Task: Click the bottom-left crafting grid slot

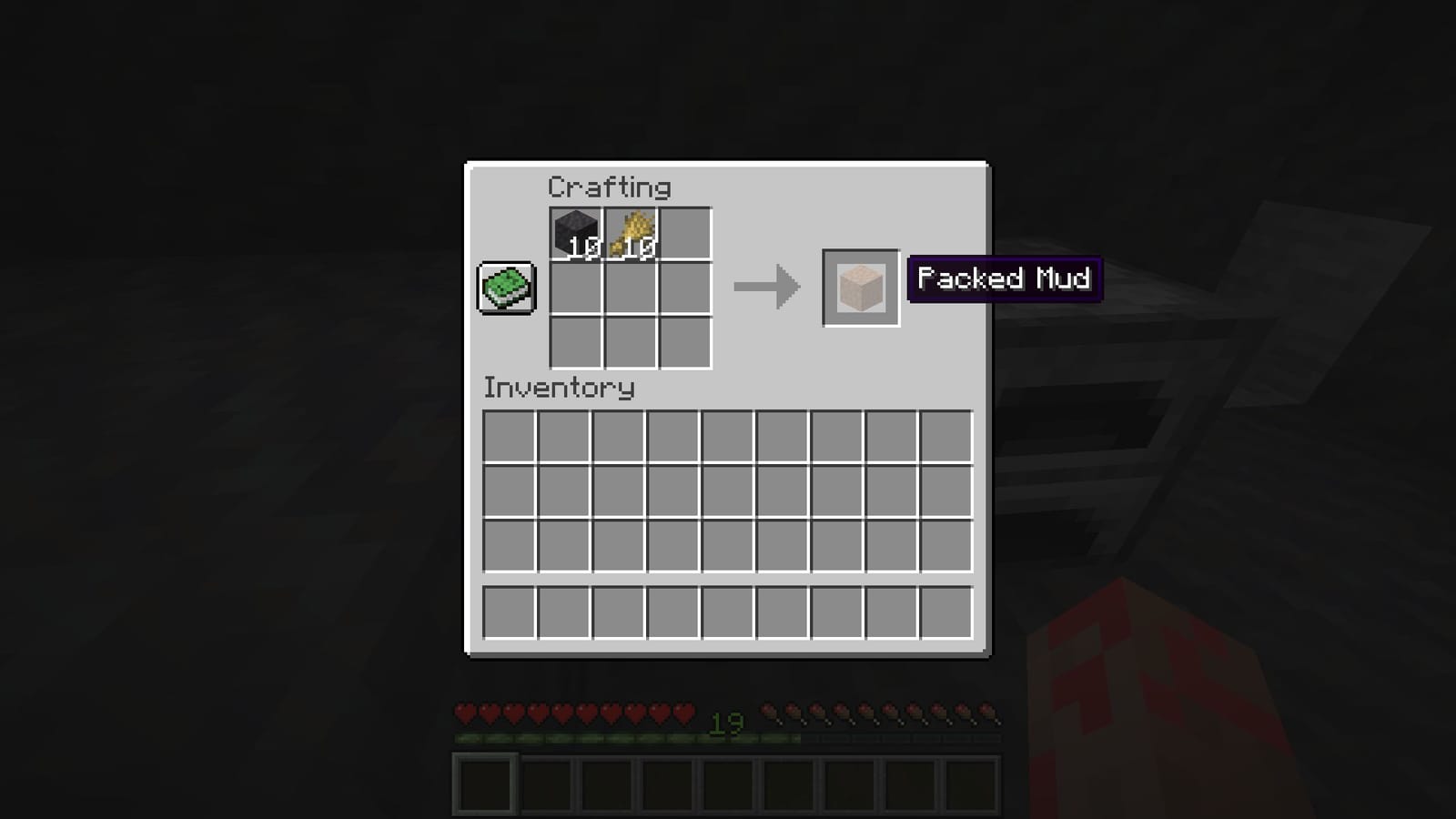Action: point(577,341)
